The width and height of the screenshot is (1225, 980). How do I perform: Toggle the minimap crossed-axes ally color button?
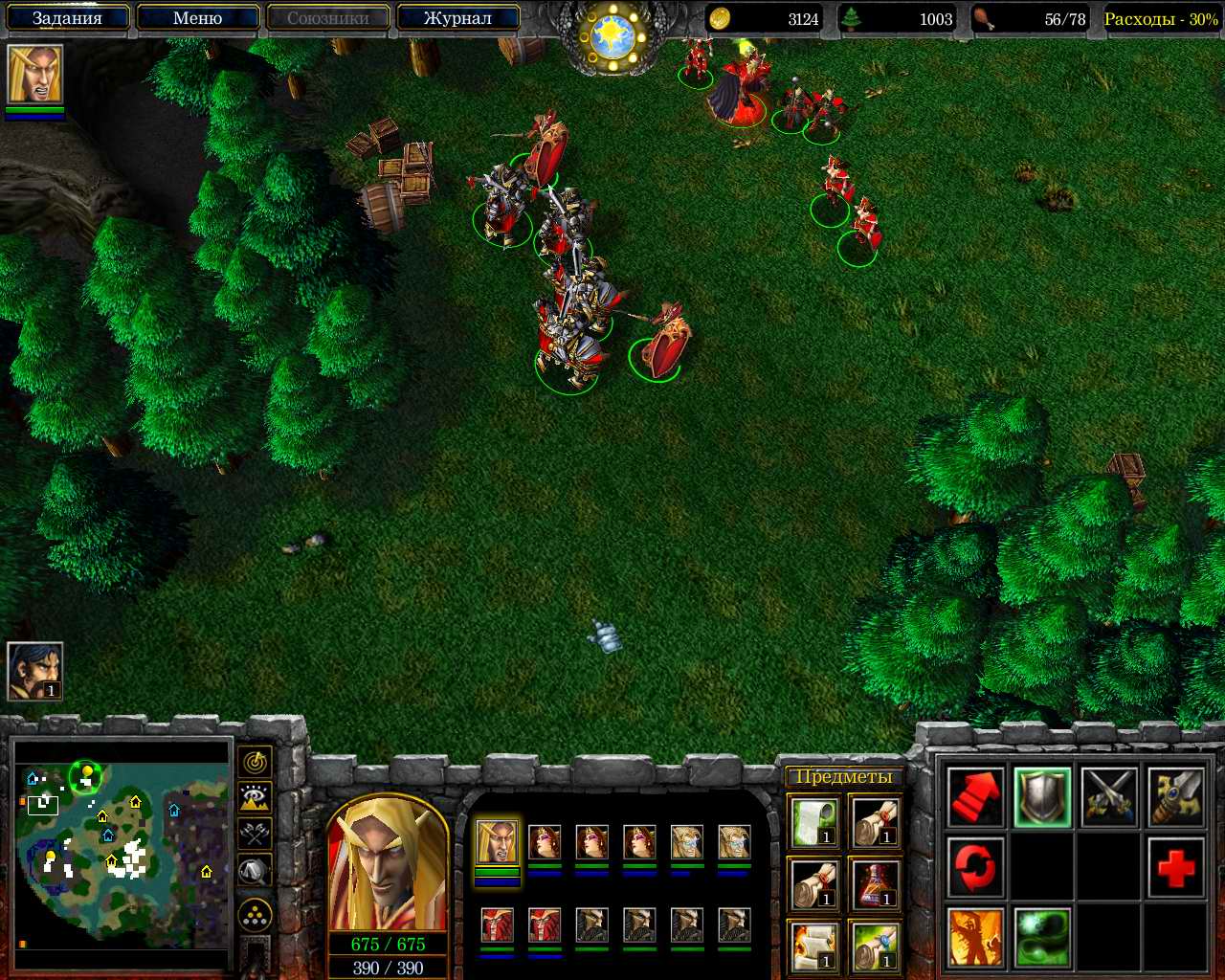(x=255, y=834)
